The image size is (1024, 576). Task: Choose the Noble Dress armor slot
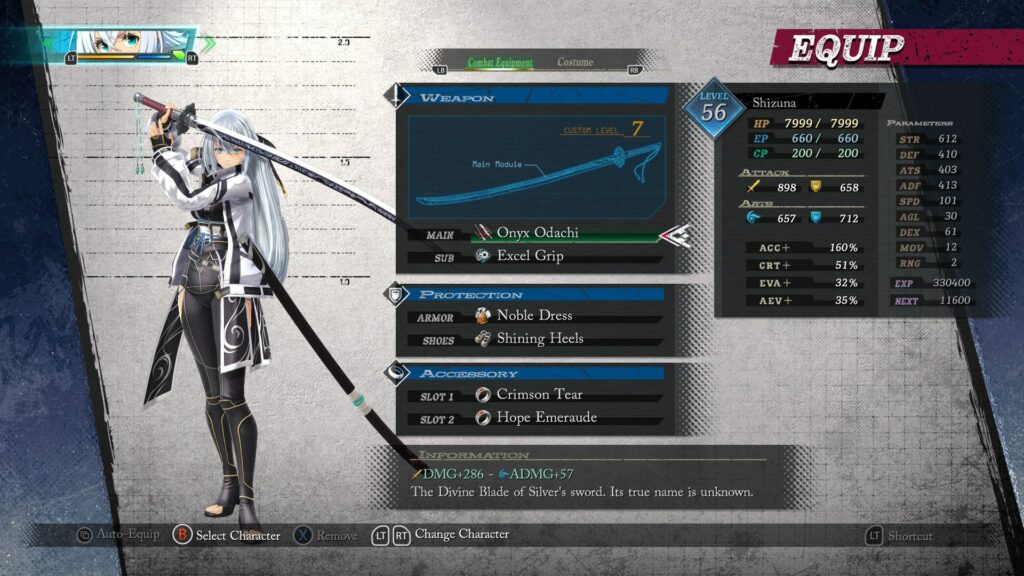pyautogui.click(x=535, y=315)
